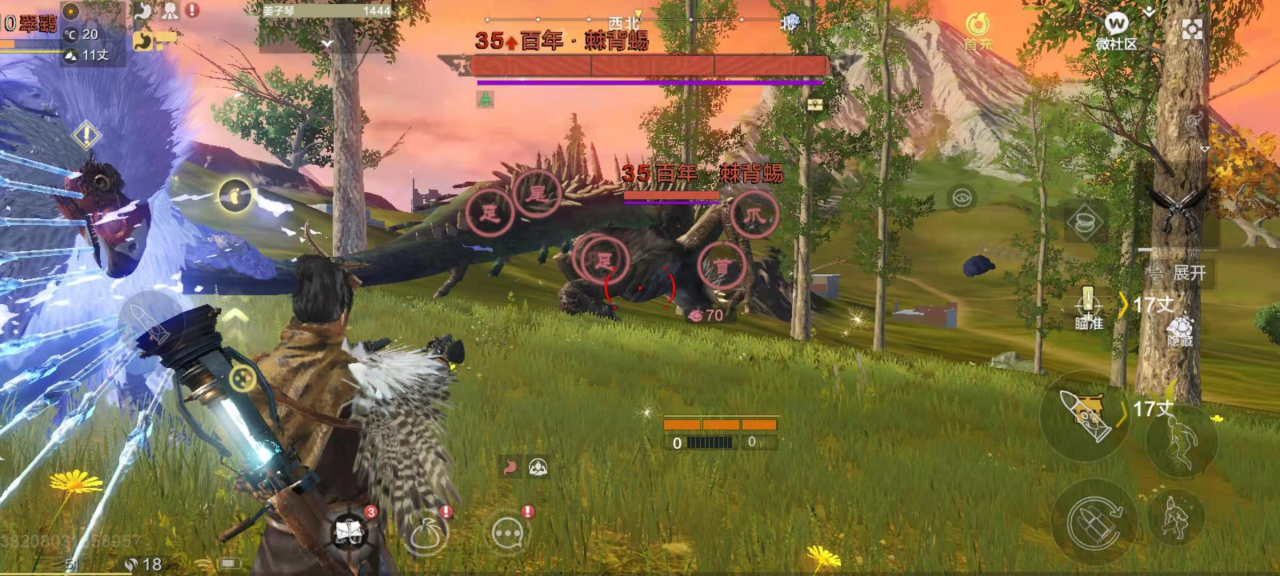Open the bag pouch icon
This screenshot has height=576, width=1280.
426,531
